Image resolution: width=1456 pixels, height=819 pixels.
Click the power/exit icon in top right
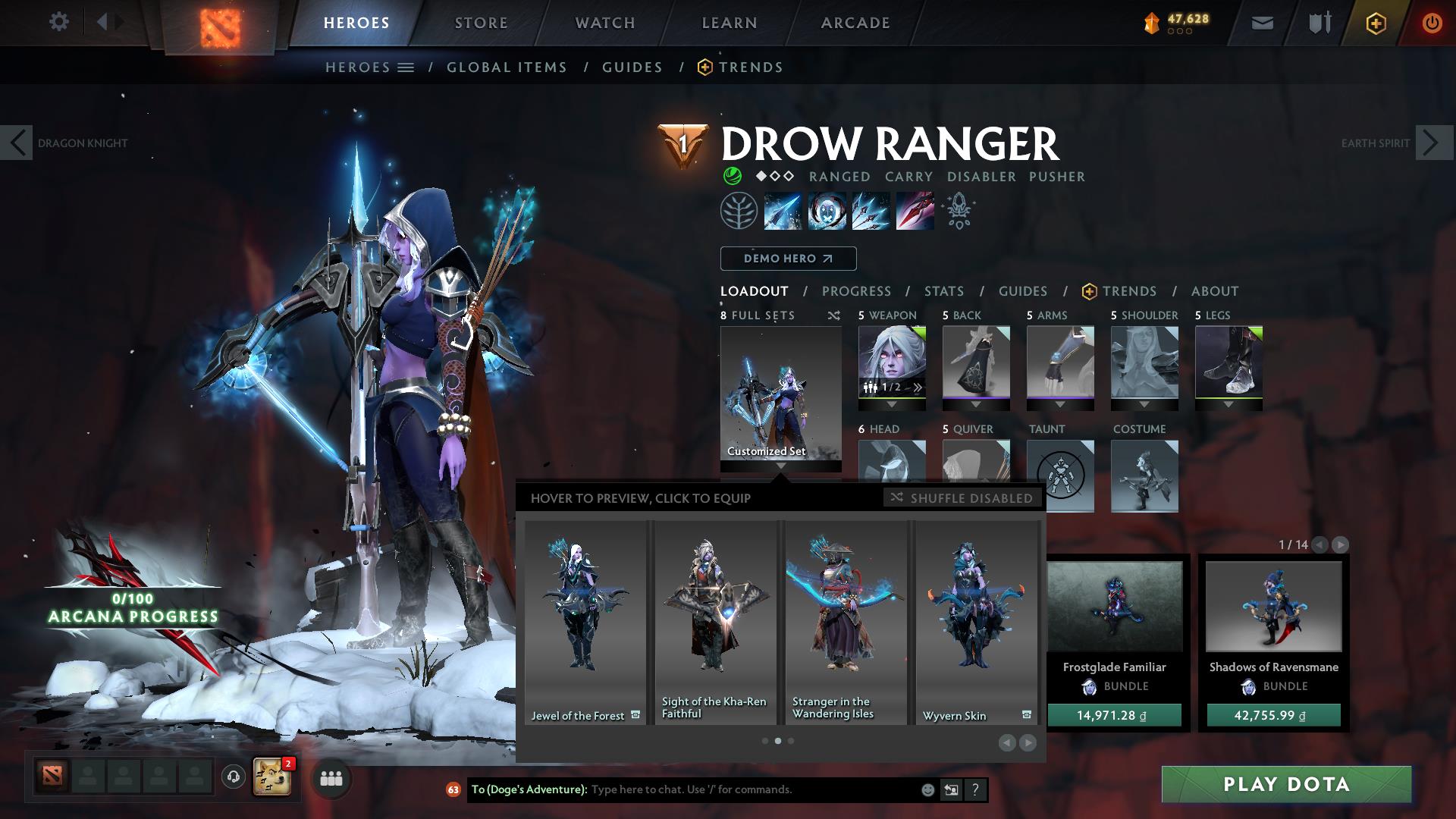pyautogui.click(x=1432, y=22)
